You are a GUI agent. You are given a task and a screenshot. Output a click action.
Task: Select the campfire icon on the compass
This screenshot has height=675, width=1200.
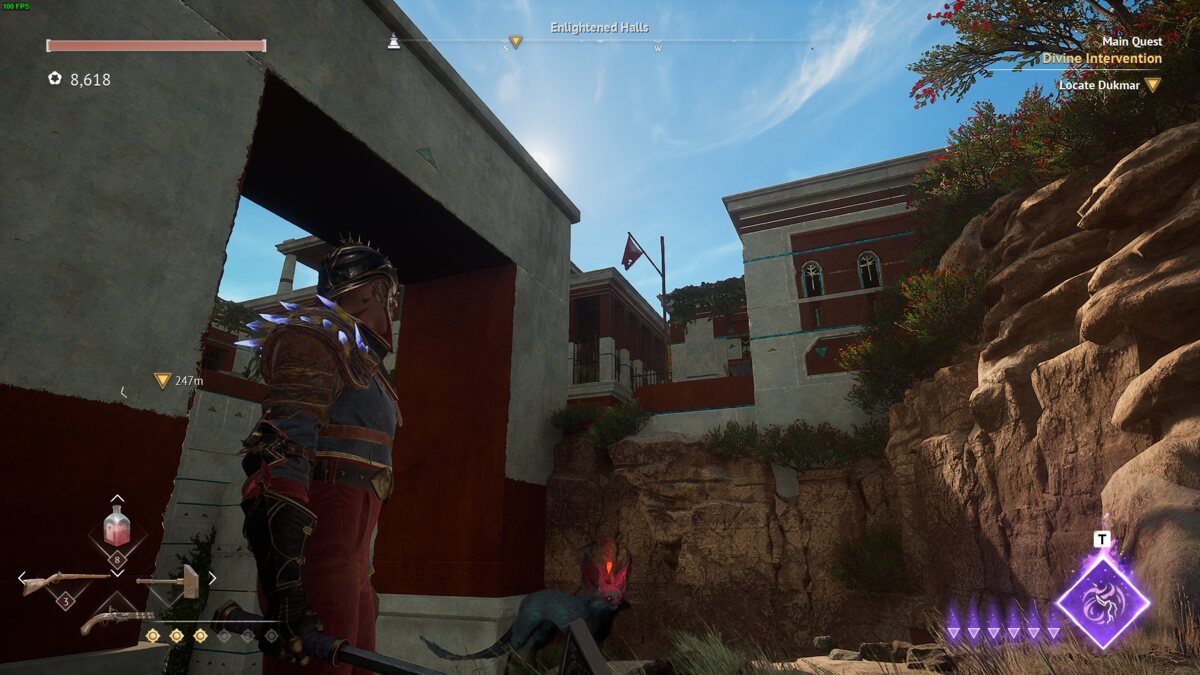pyautogui.click(x=394, y=41)
